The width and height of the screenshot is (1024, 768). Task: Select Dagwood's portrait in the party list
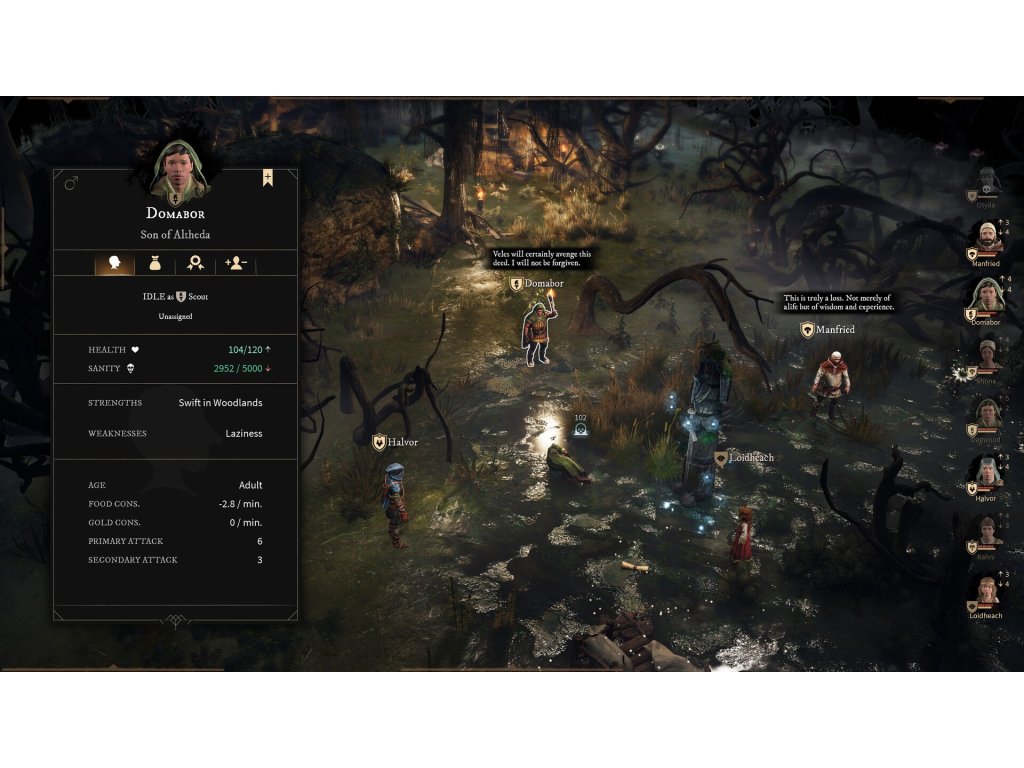pos(987,414)
